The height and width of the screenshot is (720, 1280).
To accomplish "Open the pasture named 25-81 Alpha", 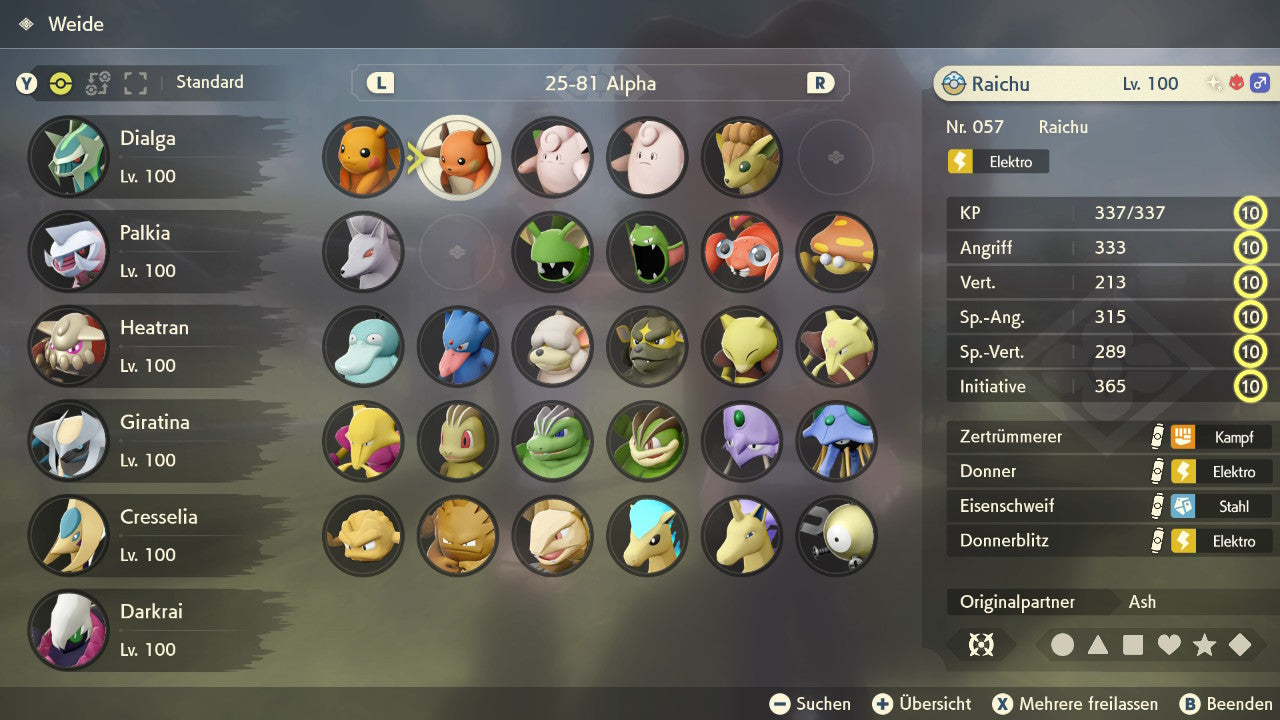I will (599, 83).
